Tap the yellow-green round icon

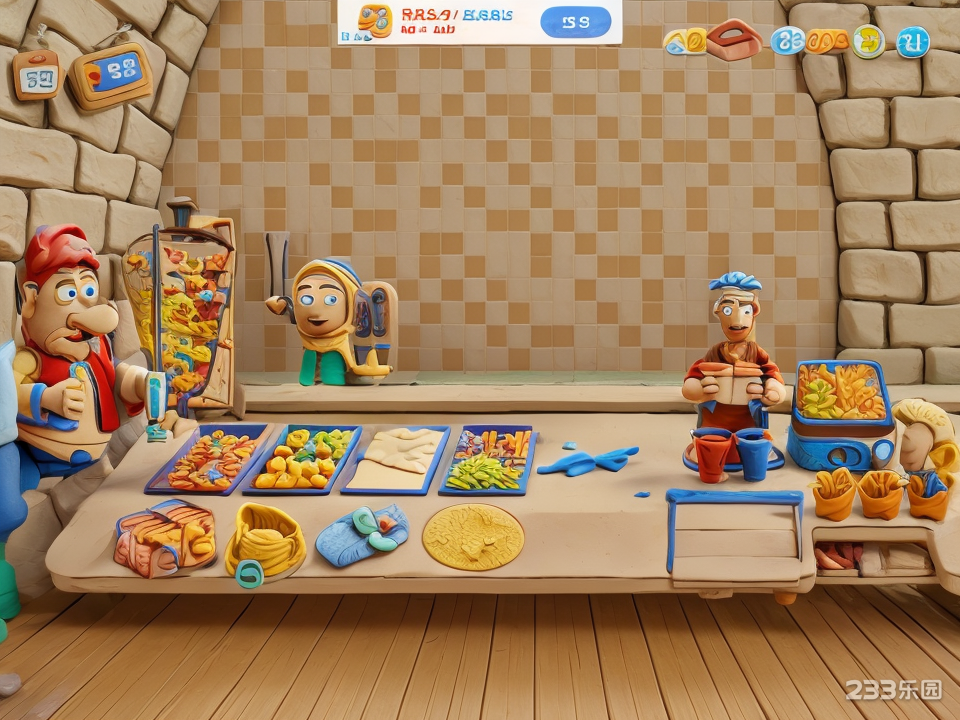coord(868,41)
